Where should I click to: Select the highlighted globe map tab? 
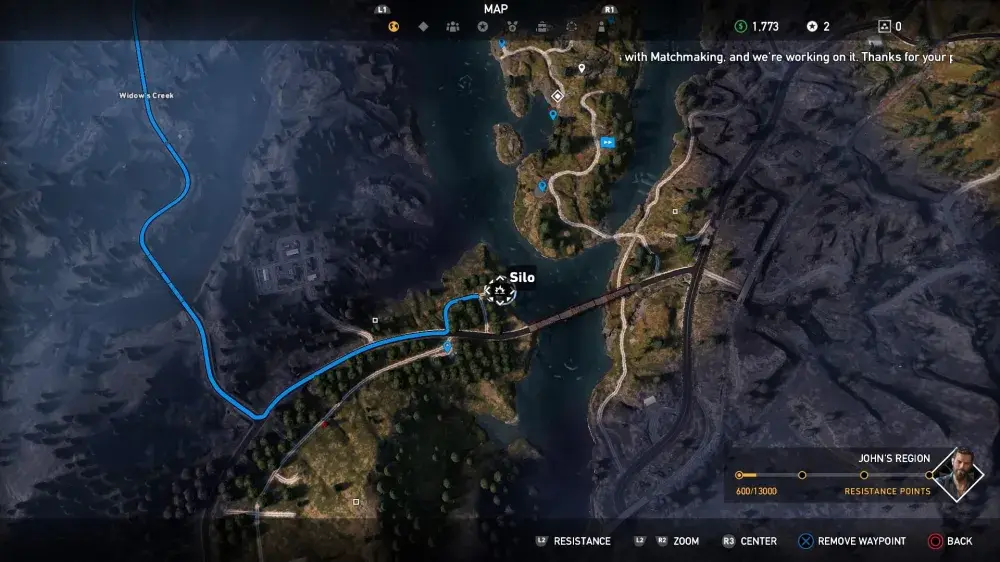394,27
